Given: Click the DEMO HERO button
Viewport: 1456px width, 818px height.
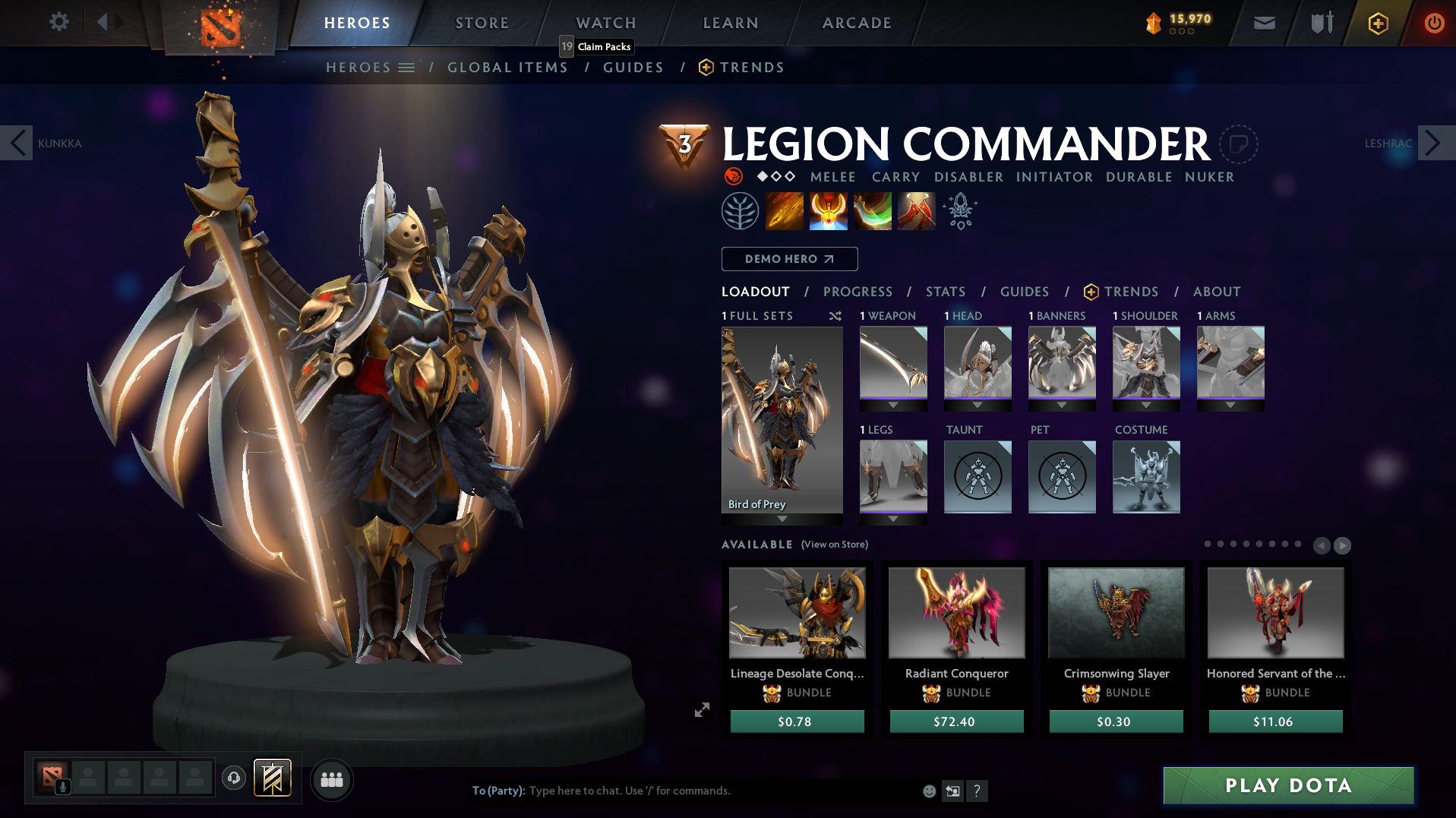Looking at the screenshot, I should click(789, 259).
